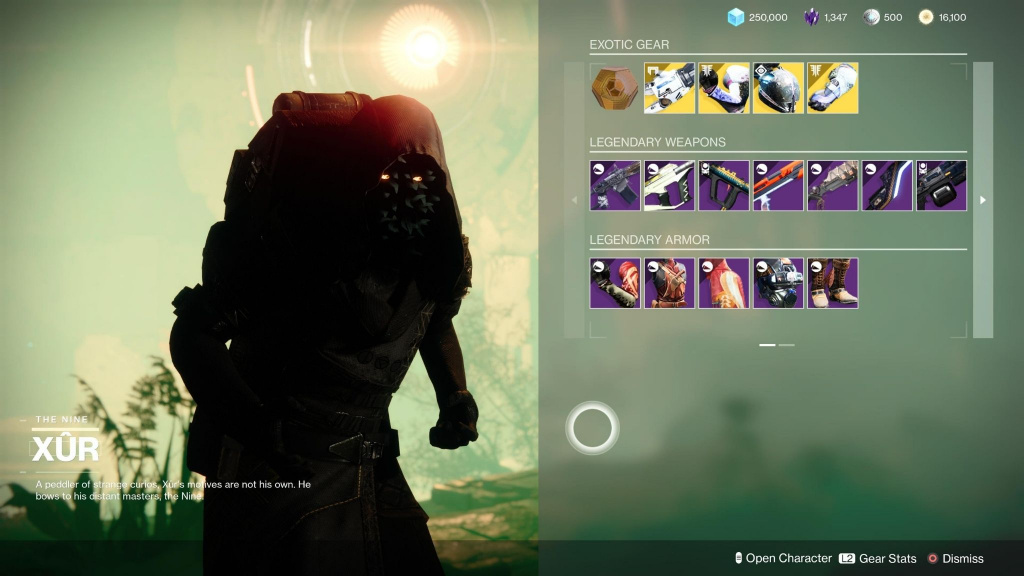
Task: Select the orange legendary rifle
Action: [x=778, y=185]
